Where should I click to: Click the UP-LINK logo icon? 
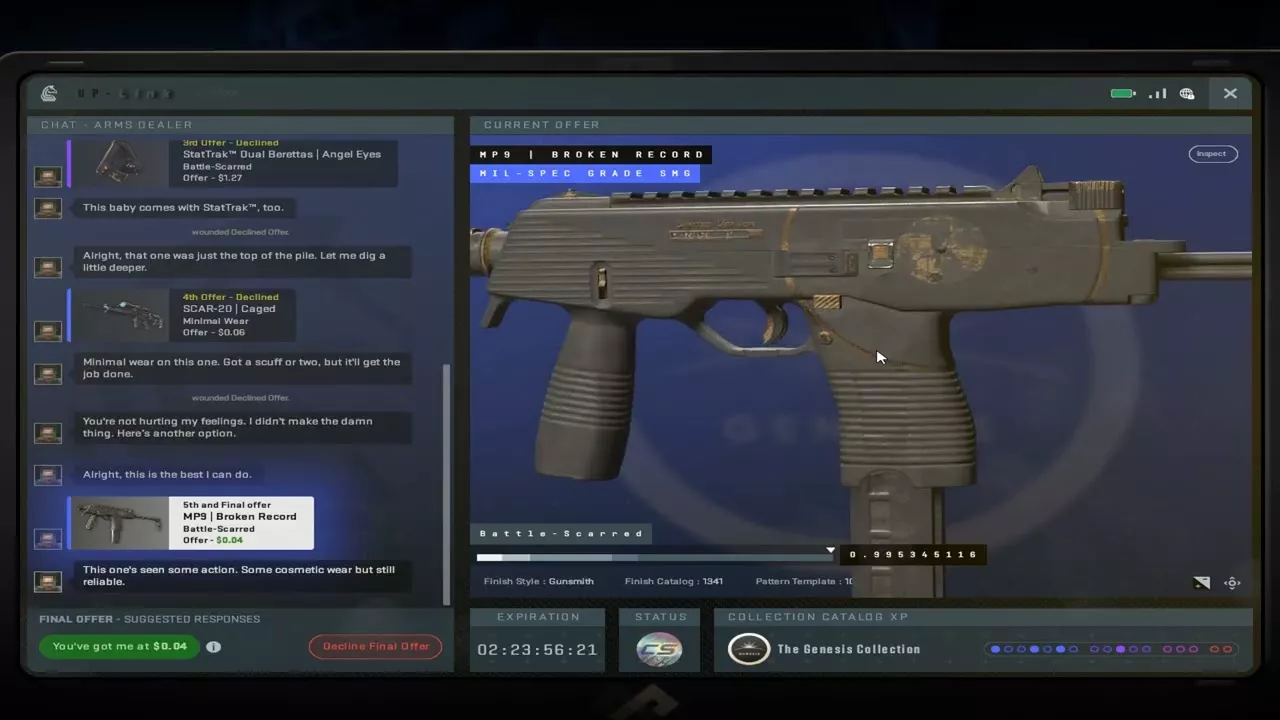(48, 93)
